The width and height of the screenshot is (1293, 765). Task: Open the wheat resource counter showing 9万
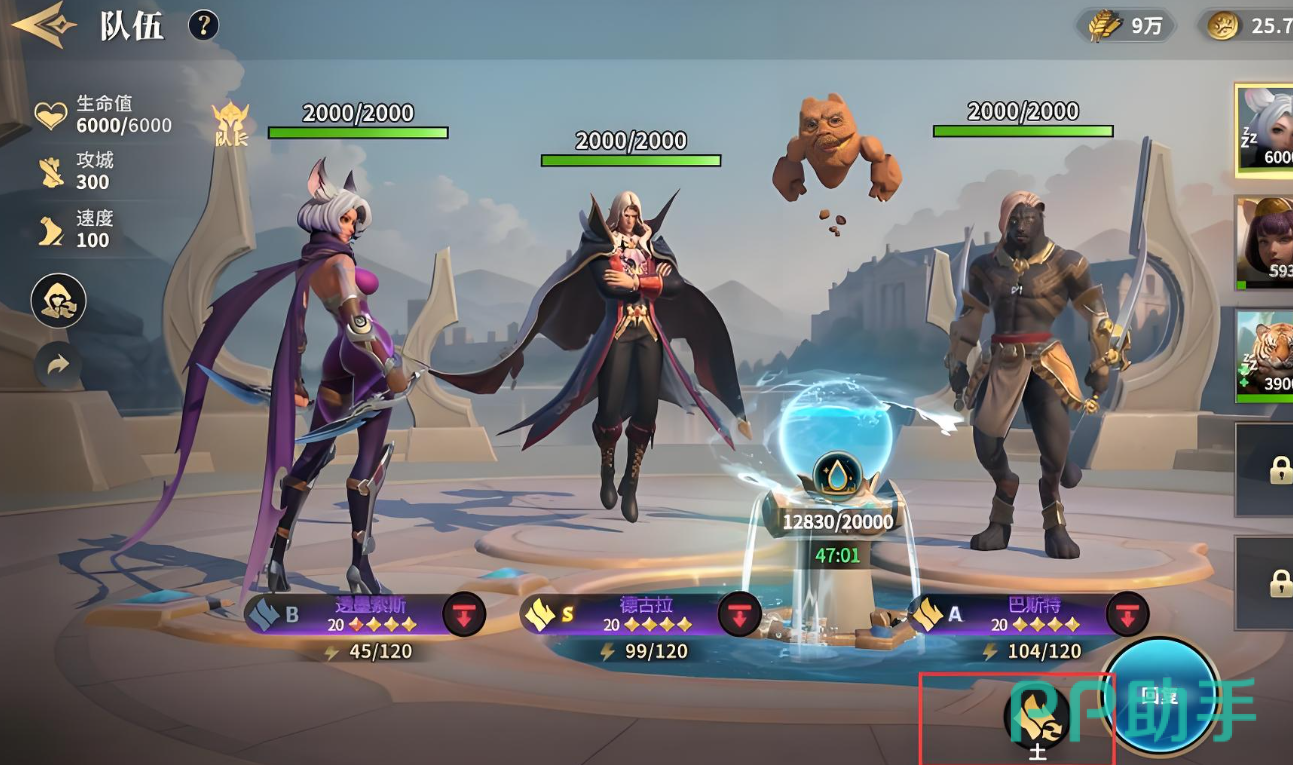click(x=1126, y=26)
